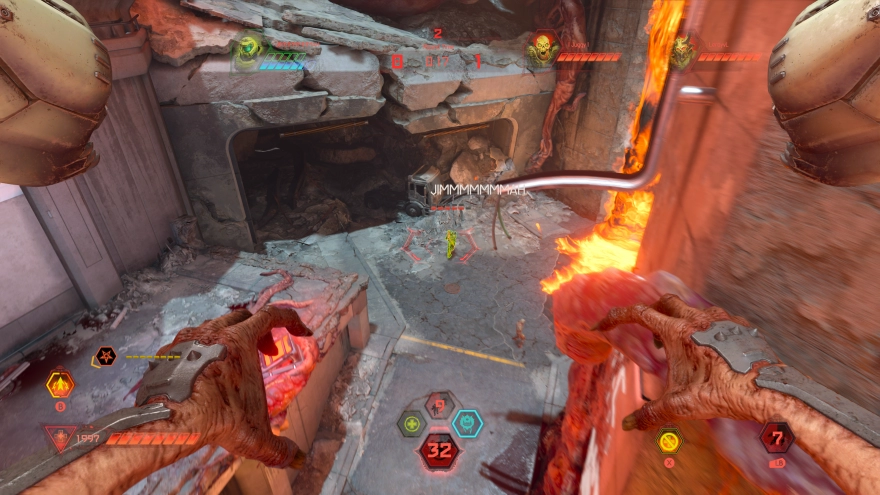
Task: Select the cyan demon face hexagon
Action: (467, 423)
